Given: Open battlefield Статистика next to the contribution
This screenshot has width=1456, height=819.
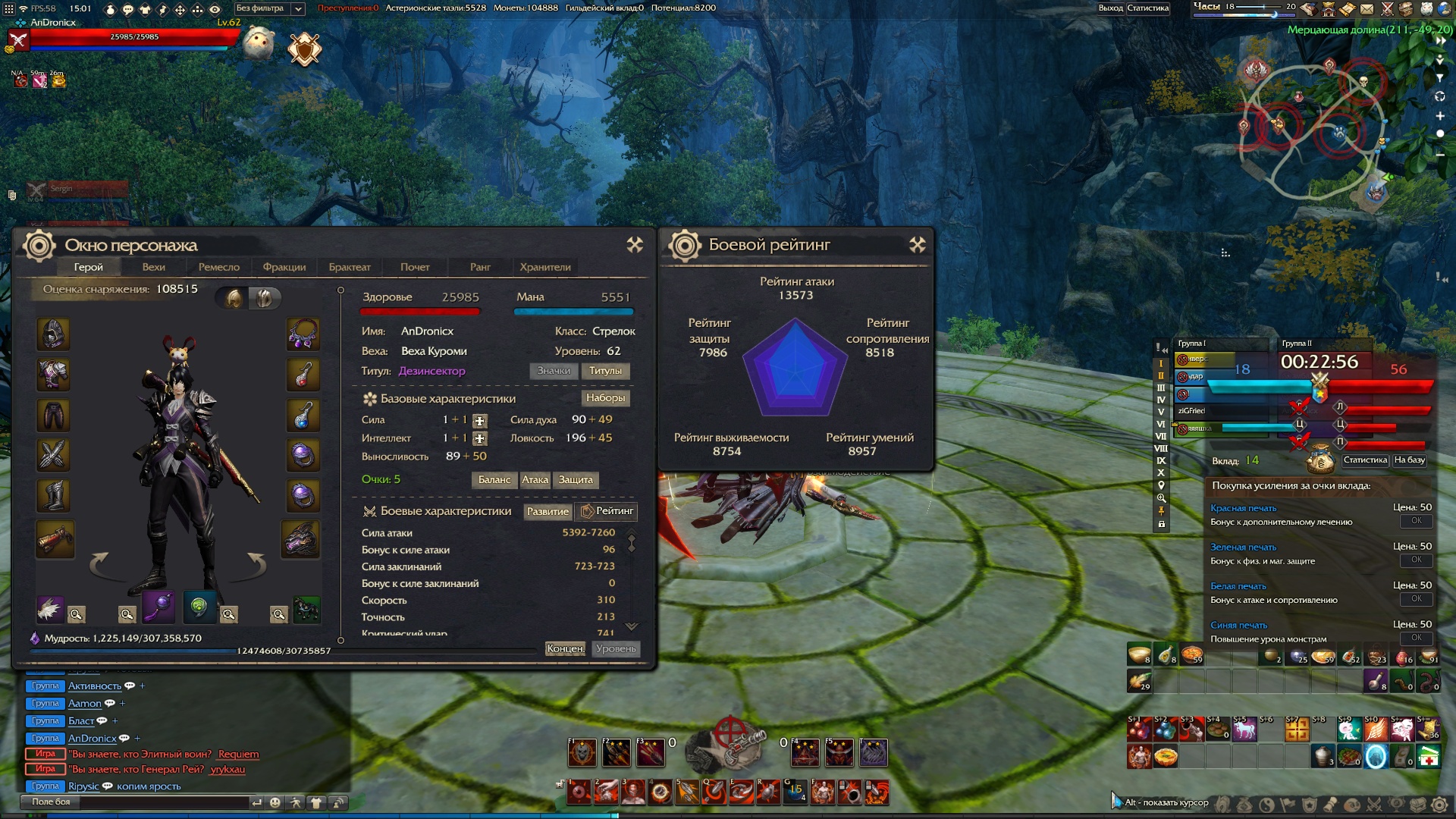Looking at the screenshot, I should tap(1365, 460).
